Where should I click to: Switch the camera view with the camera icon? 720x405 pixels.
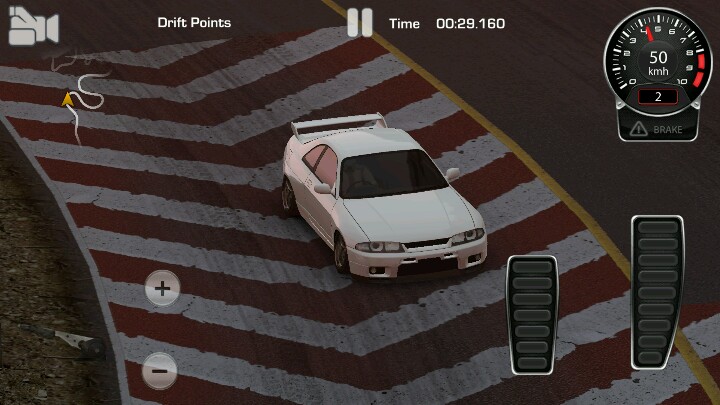point(33,28)
